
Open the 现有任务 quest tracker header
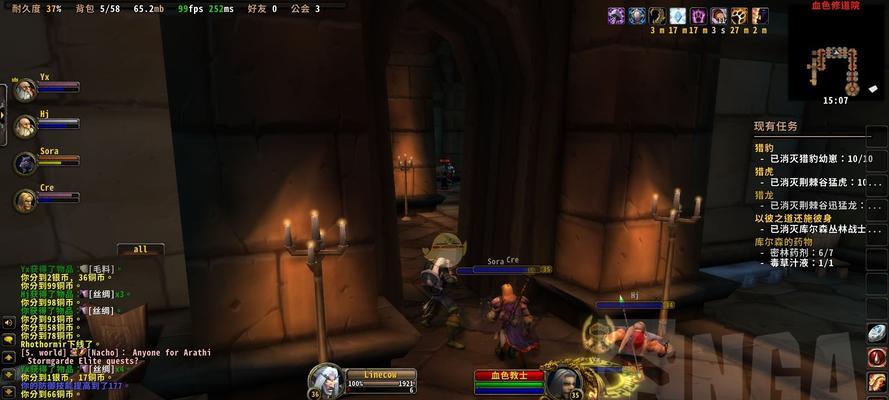[777, 127]
